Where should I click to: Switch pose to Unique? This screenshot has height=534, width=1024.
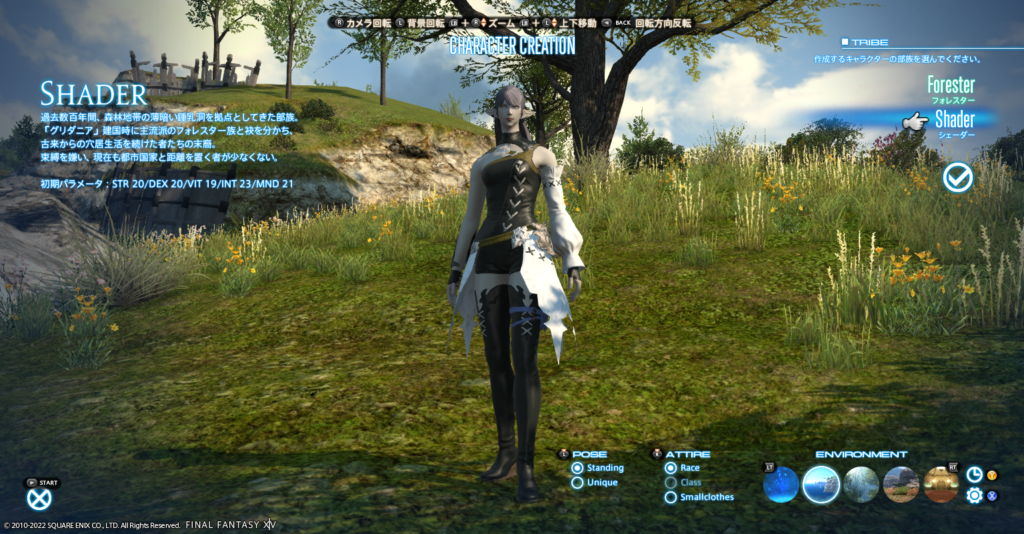pos(578,483)
